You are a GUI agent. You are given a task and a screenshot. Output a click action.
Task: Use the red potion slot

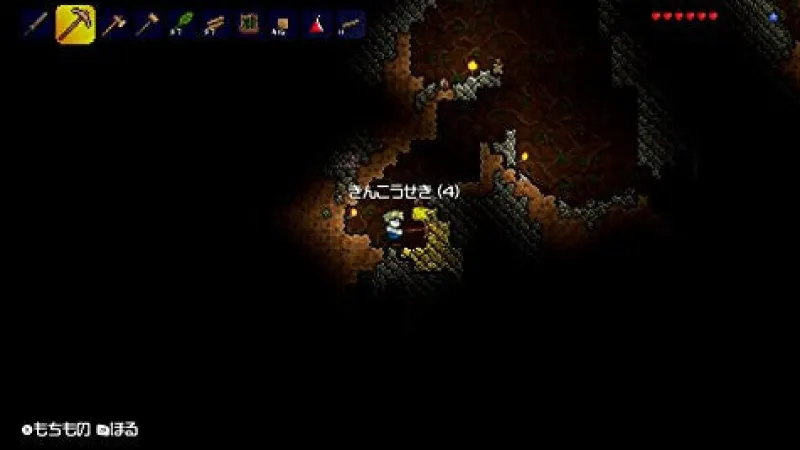click(317, 24)
